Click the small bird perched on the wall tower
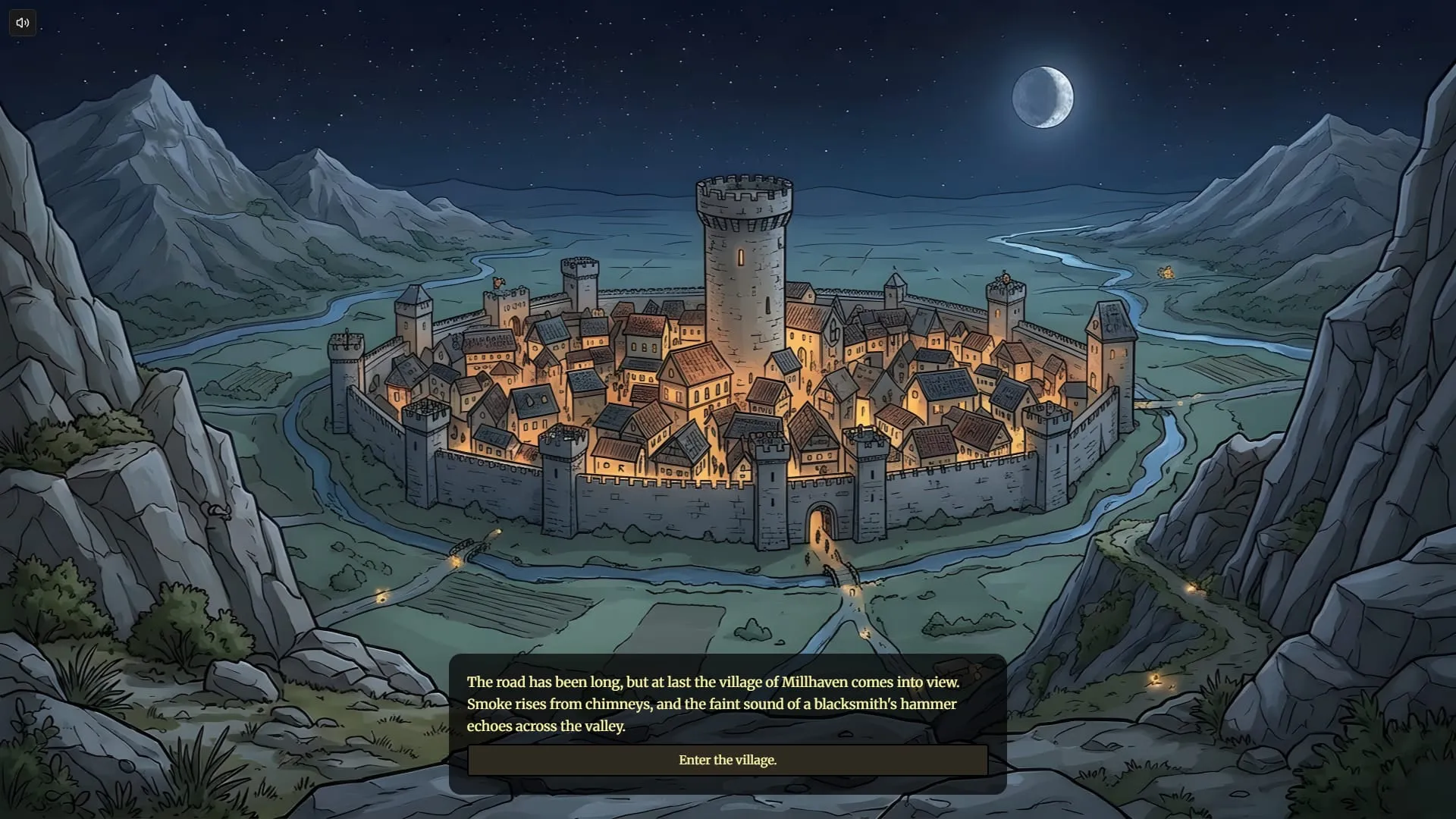Viewport: 1456px width, 819px height. (497, 282)
